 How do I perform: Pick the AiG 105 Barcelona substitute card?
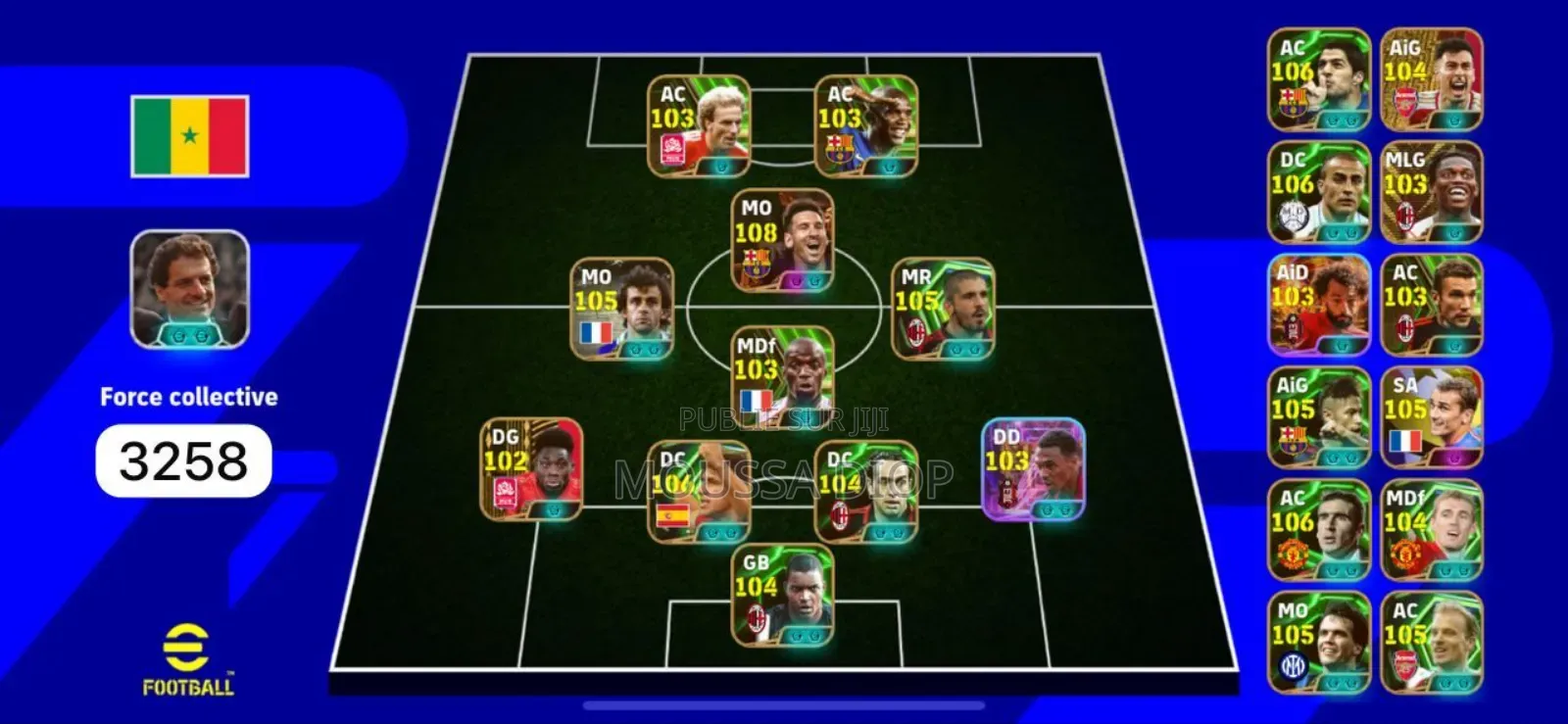point(1318,417)
